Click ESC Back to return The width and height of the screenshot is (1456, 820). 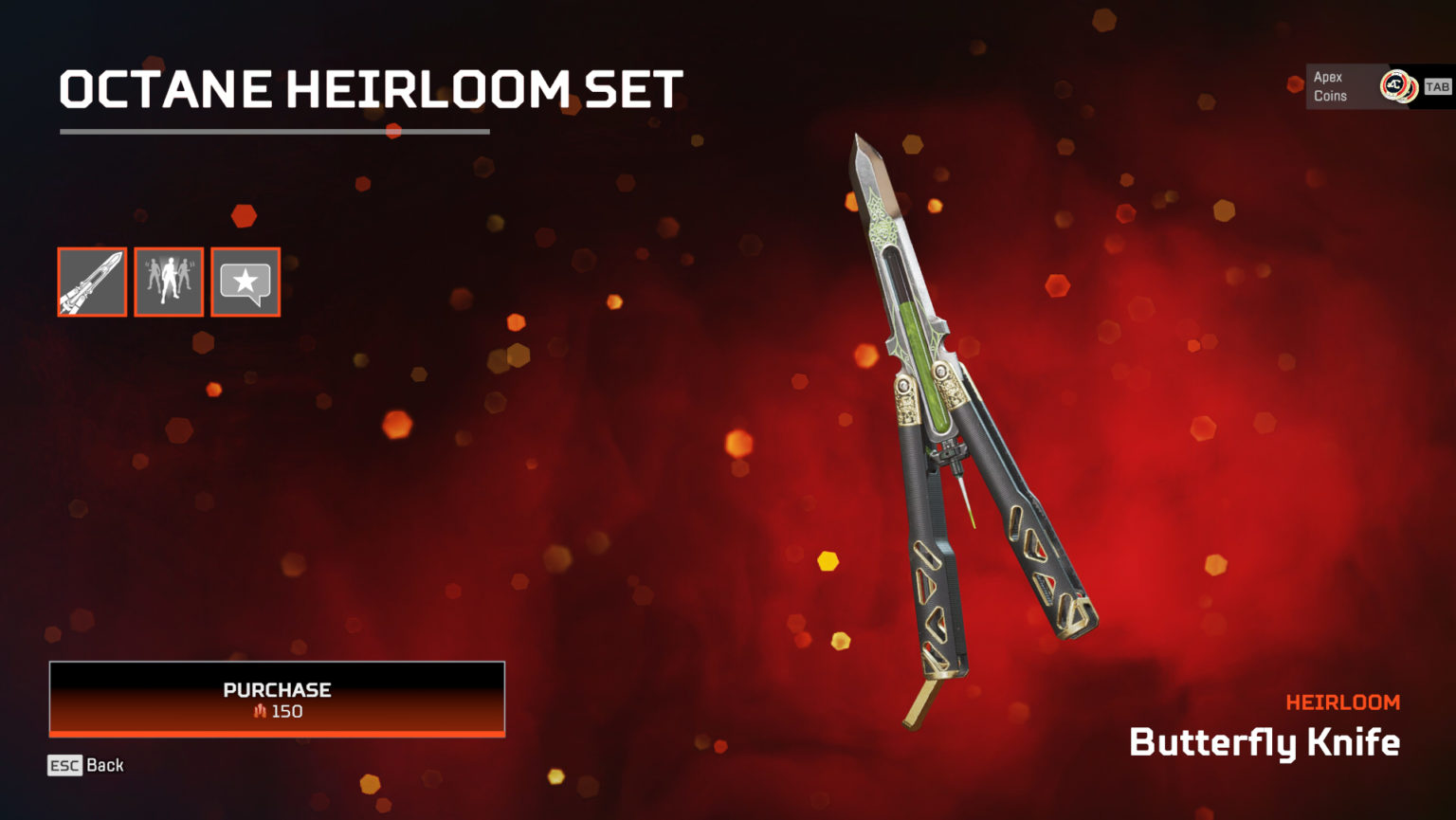pos(84,765)
